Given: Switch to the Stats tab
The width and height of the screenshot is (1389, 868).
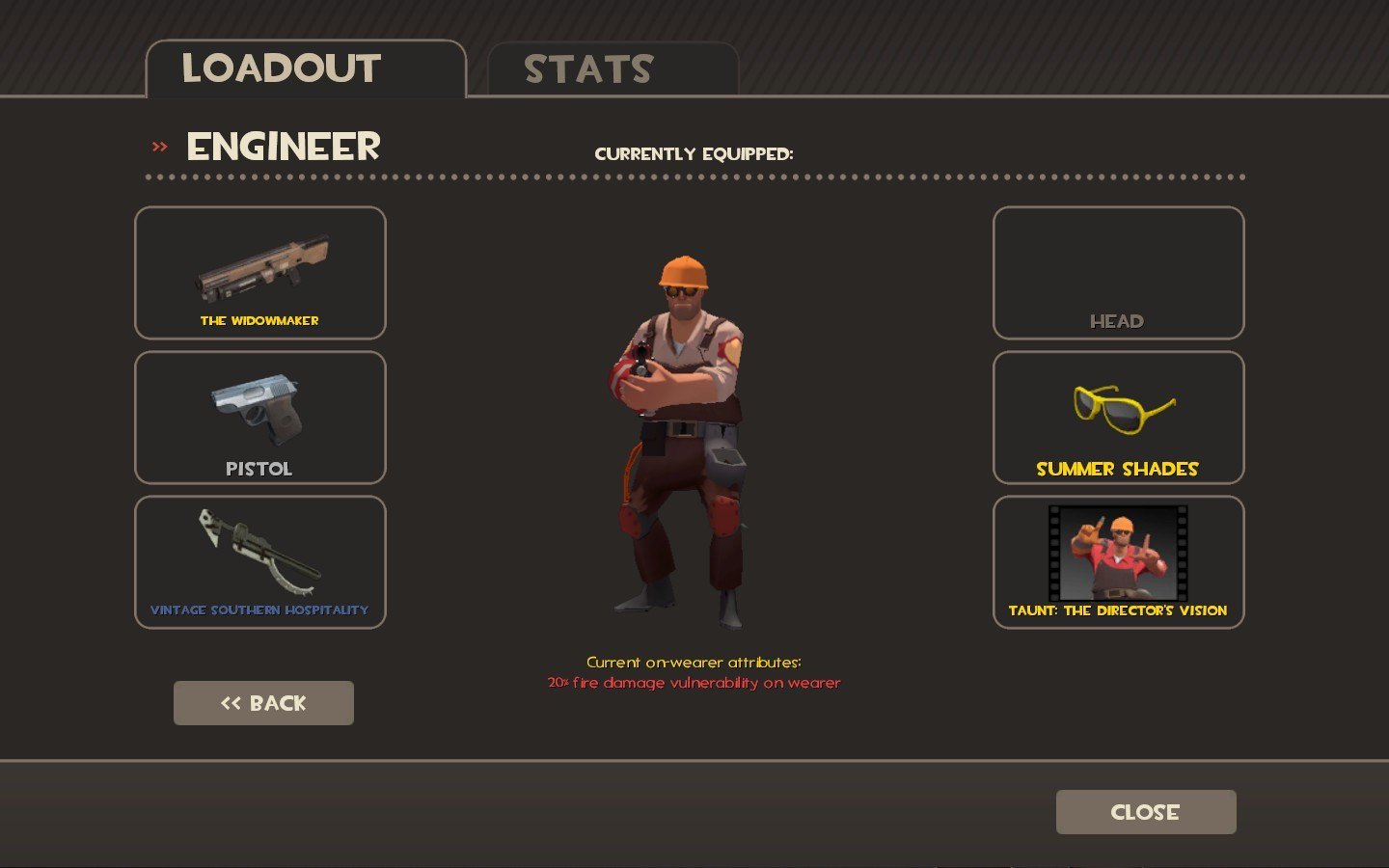Looking at the screenshot, I should click(613, 69).
